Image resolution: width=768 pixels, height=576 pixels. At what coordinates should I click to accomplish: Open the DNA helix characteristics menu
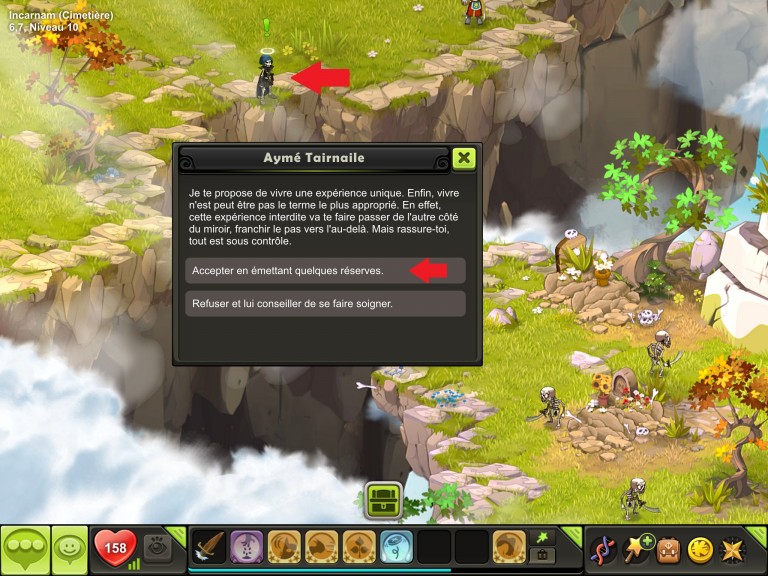tap(603, 549)
